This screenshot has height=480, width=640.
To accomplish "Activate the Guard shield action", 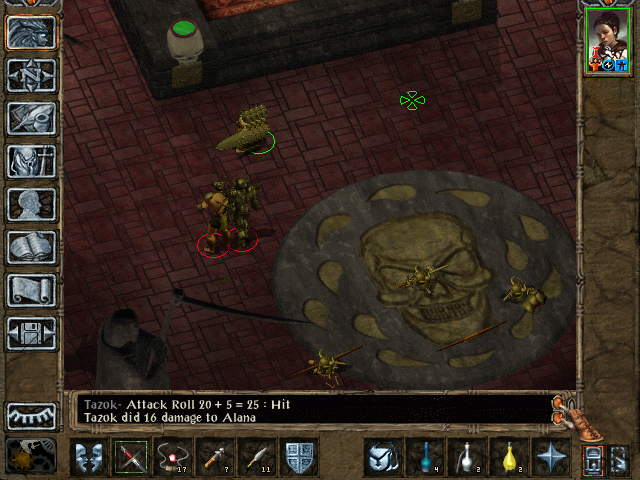I will coord(300,458).
